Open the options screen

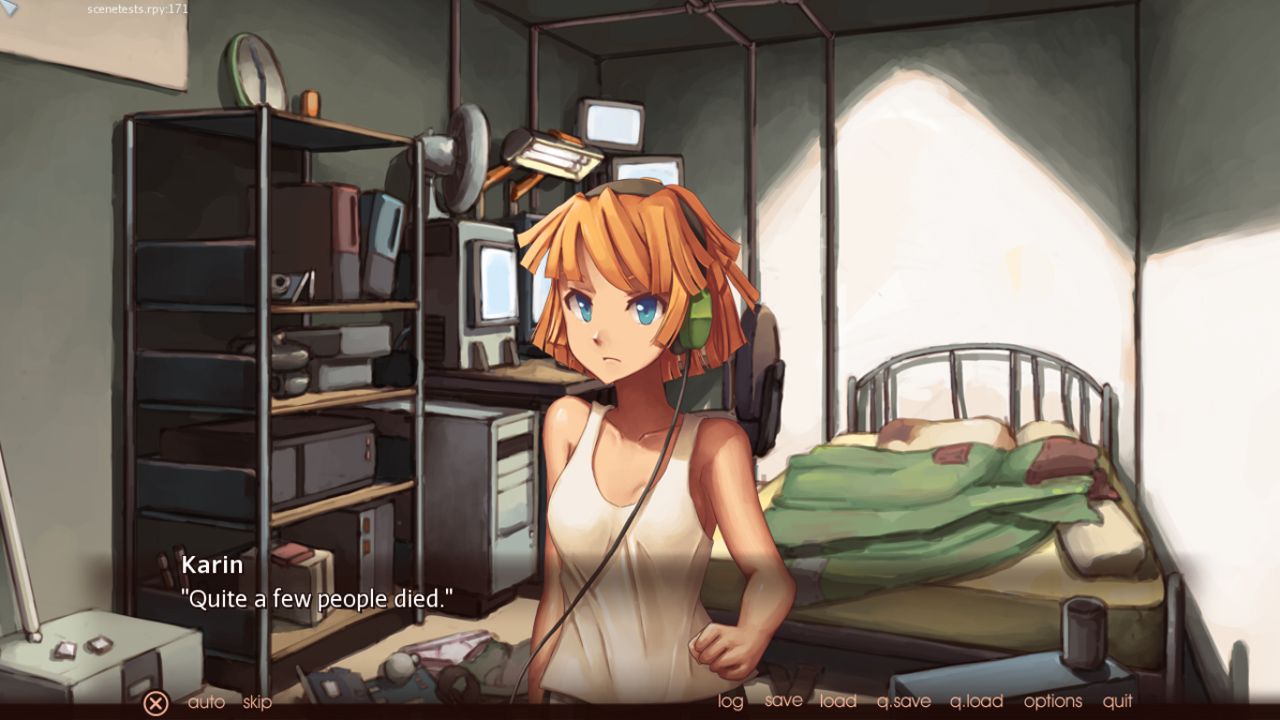1052,701
